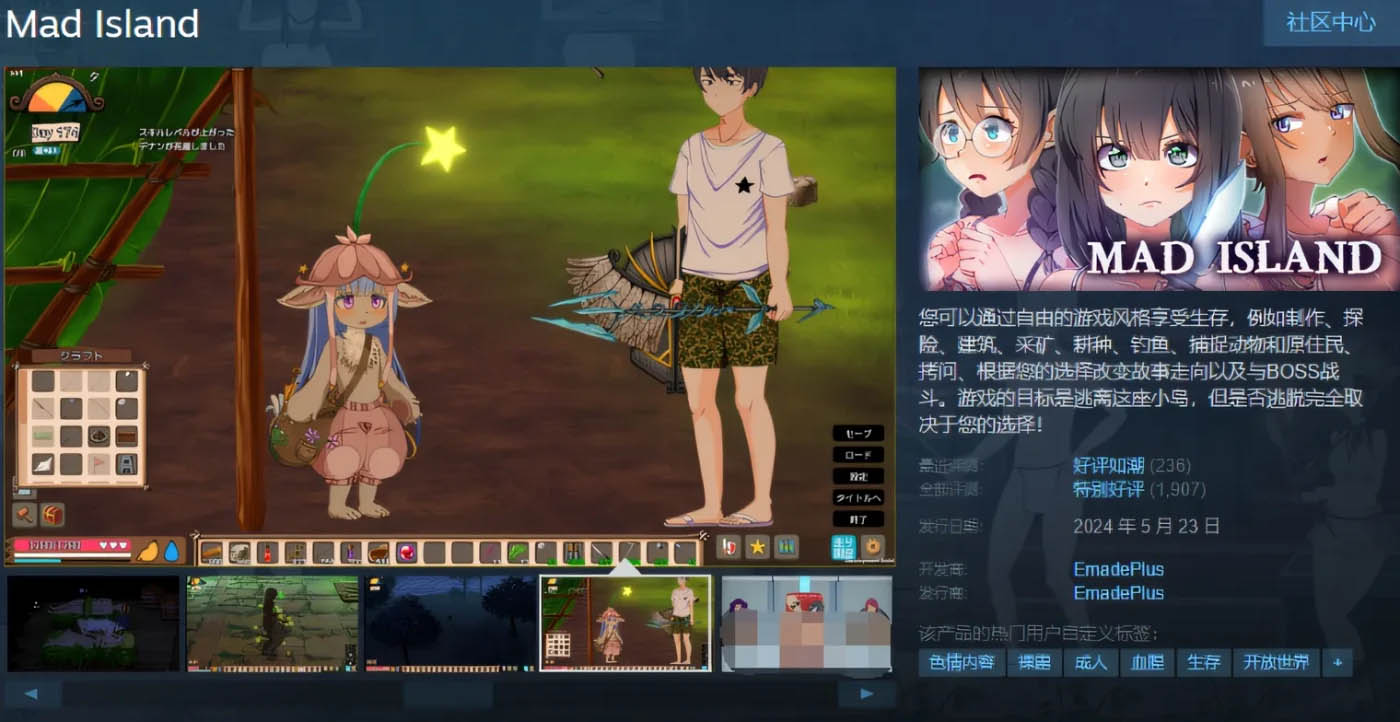This screenshot has width=1400, height=722.
Task: Click the star icon right of the hotbar
Action: pos(758,546)
